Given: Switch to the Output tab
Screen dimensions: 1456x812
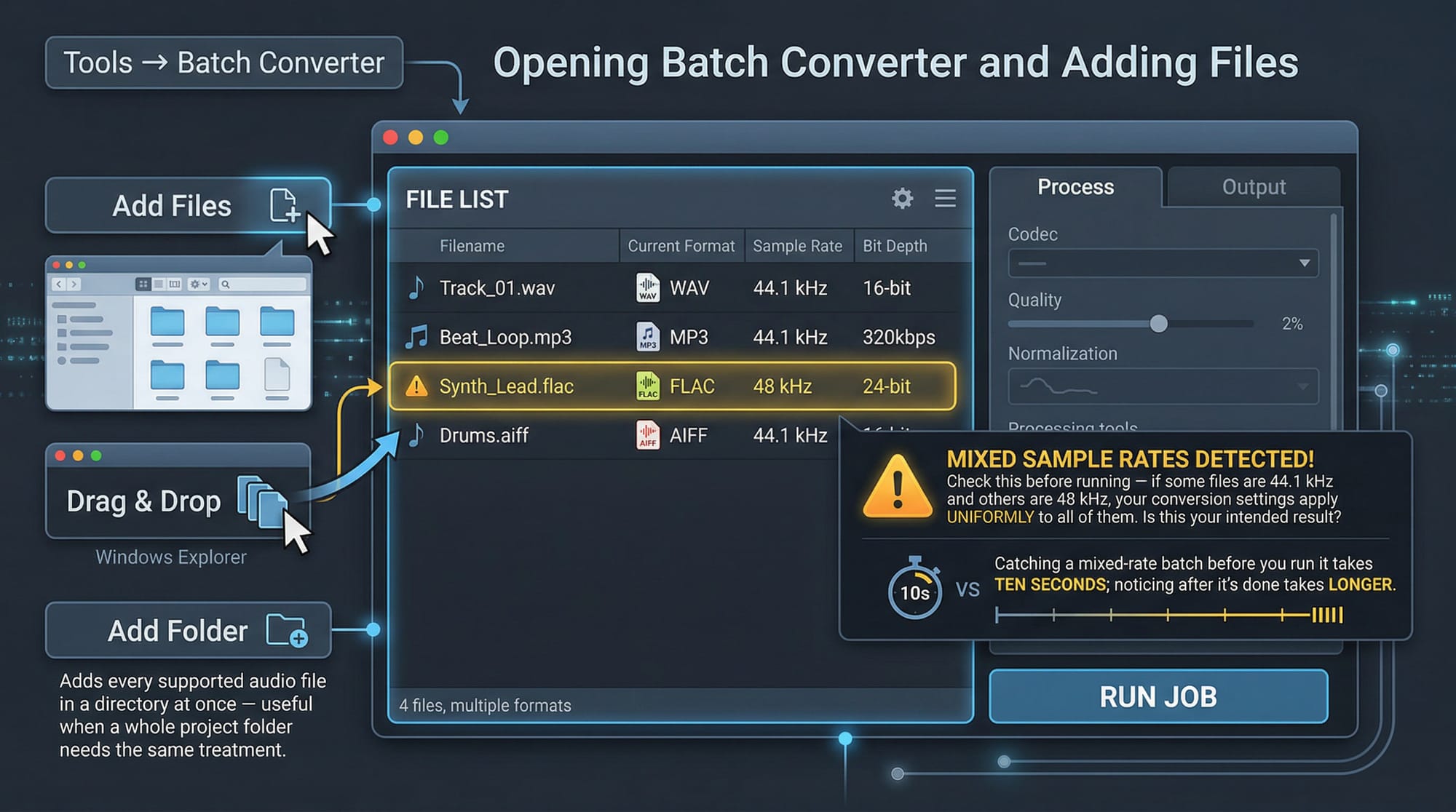Looking at the screenshot, I should click(1253, 188).
